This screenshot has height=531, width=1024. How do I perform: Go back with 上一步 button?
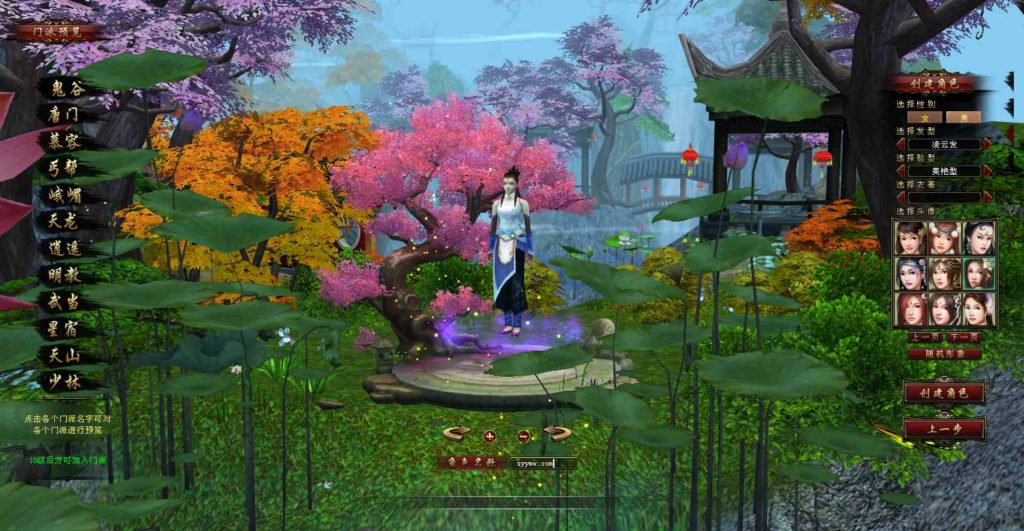(x=943, y=428)
